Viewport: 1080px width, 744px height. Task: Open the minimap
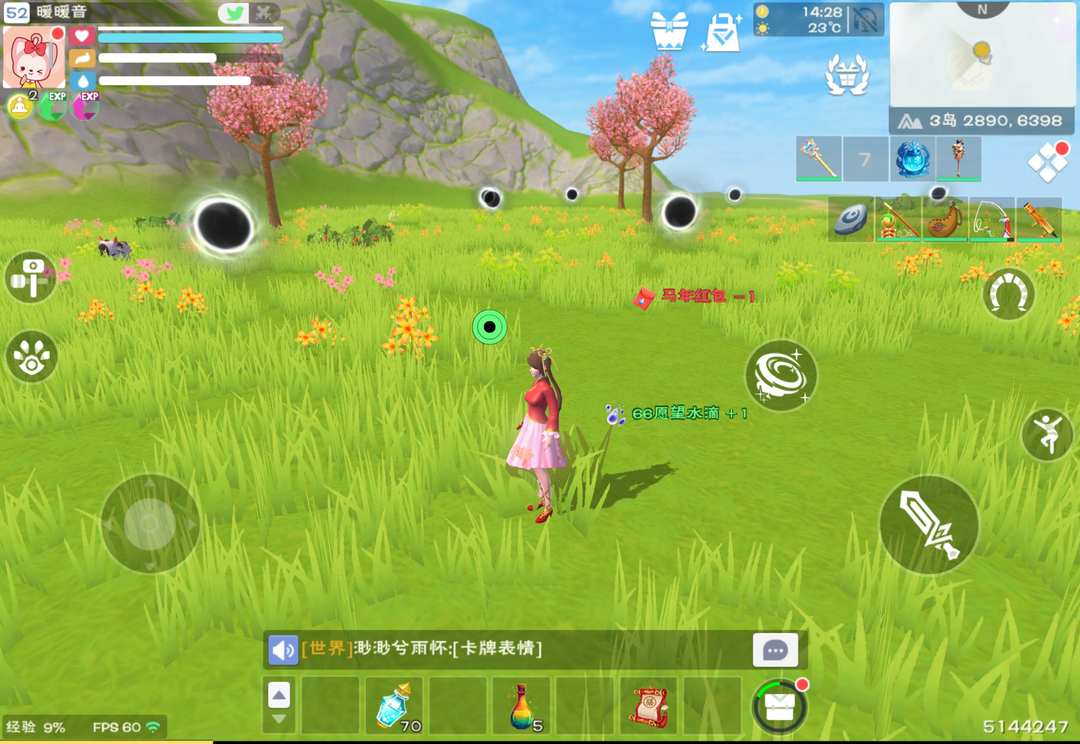tap(982, 55)
